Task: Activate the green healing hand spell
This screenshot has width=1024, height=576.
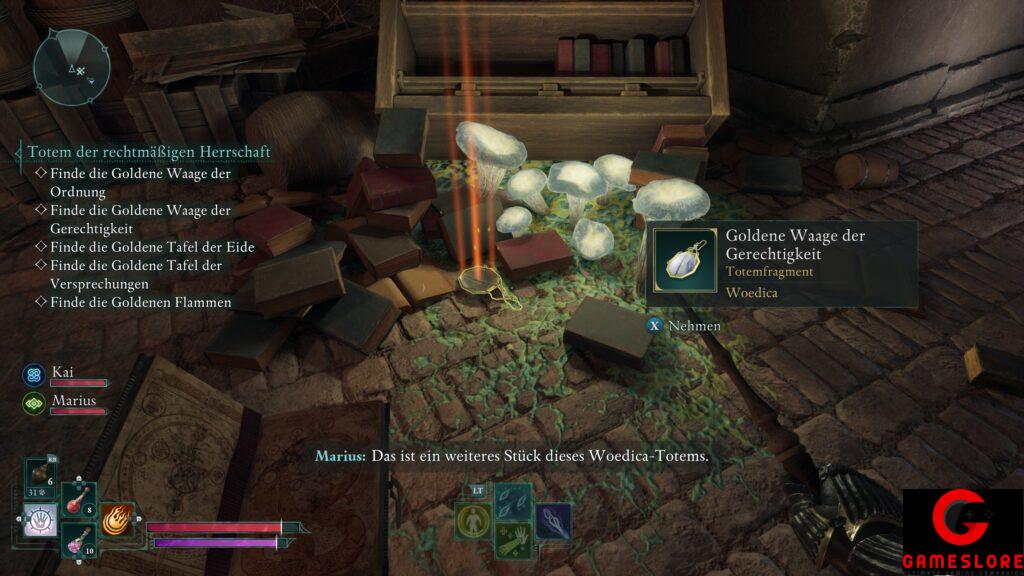Action: [511, 541]
